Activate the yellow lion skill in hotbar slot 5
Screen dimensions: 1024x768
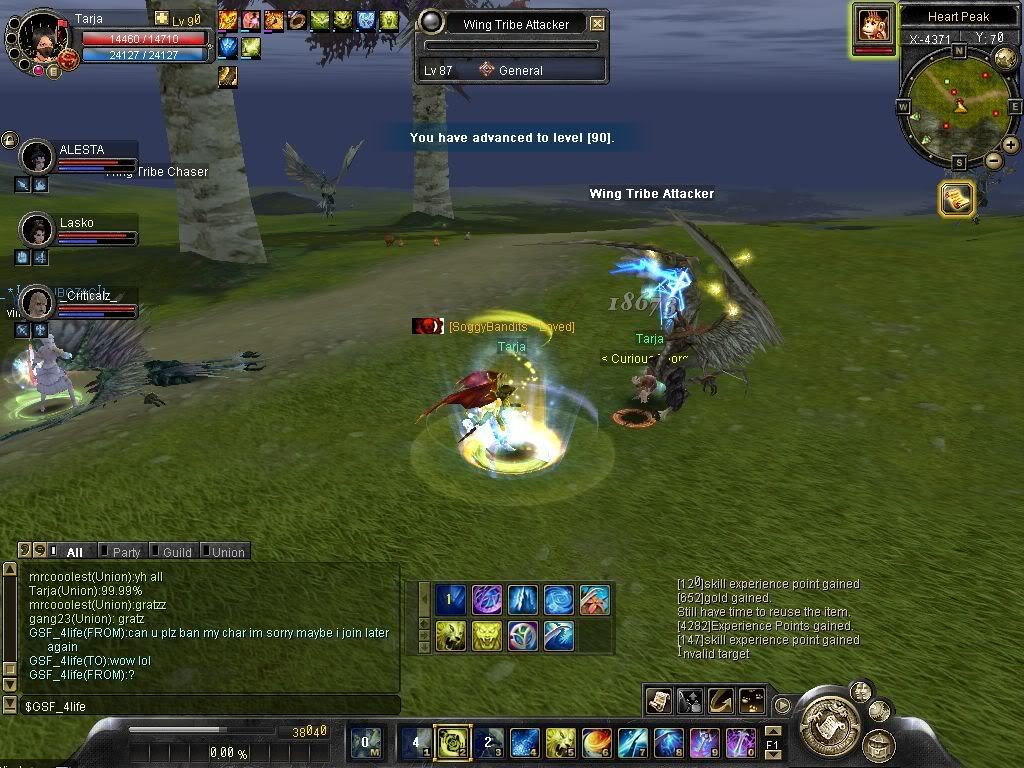tap(560, 743)
